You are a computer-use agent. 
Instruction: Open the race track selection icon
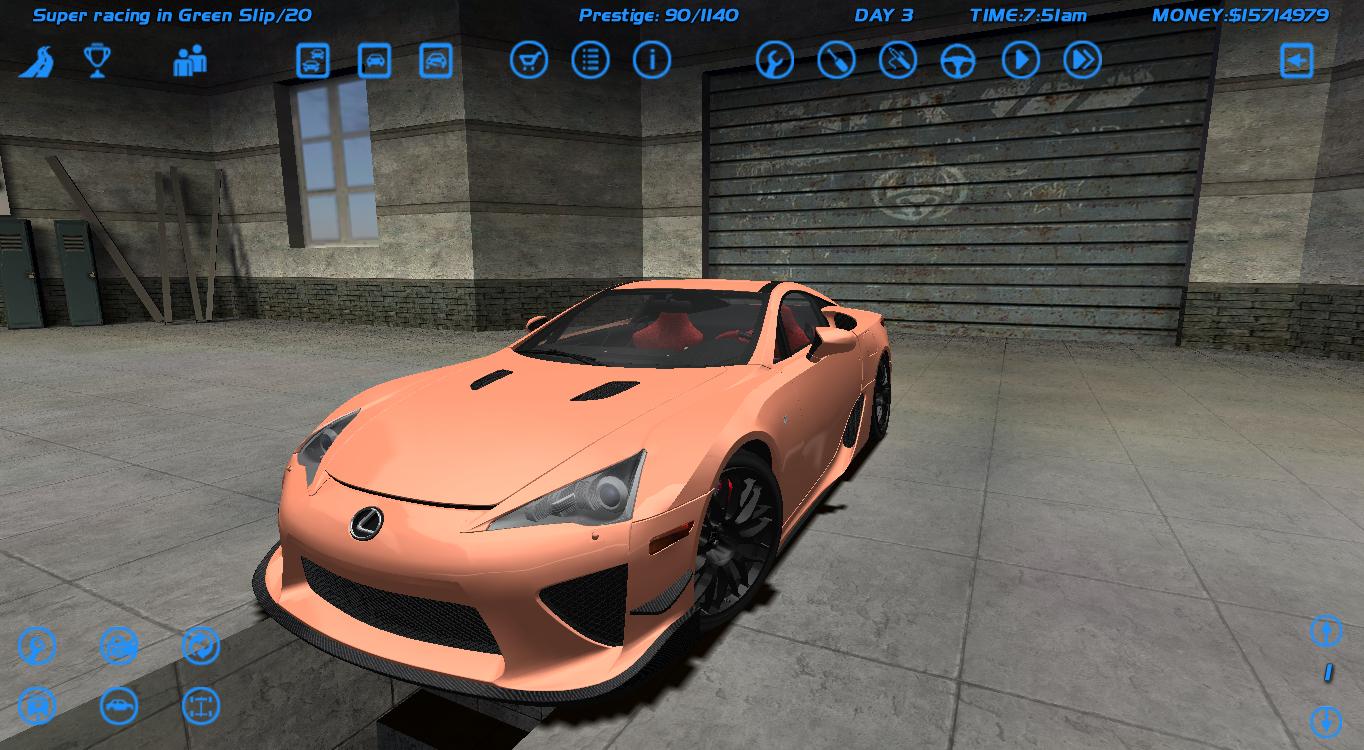[x=41, y=61]
